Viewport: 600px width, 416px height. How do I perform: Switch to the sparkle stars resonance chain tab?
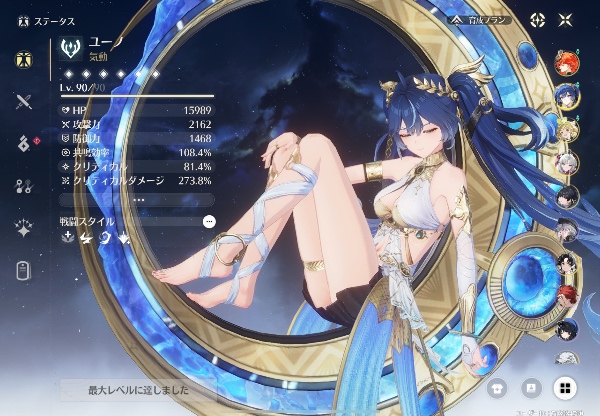[23, 227]
